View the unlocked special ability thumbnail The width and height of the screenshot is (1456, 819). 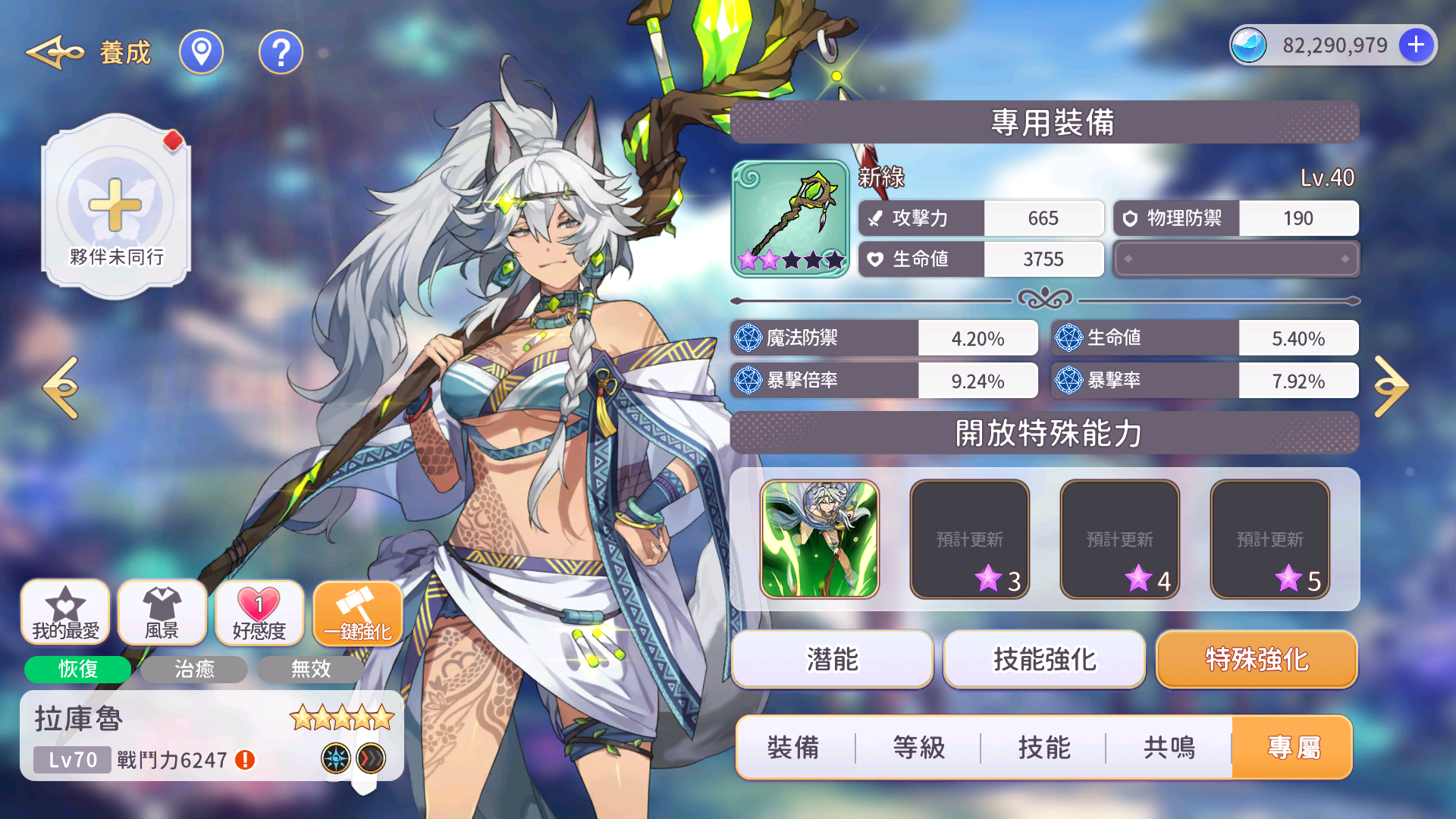pos(819,539)
